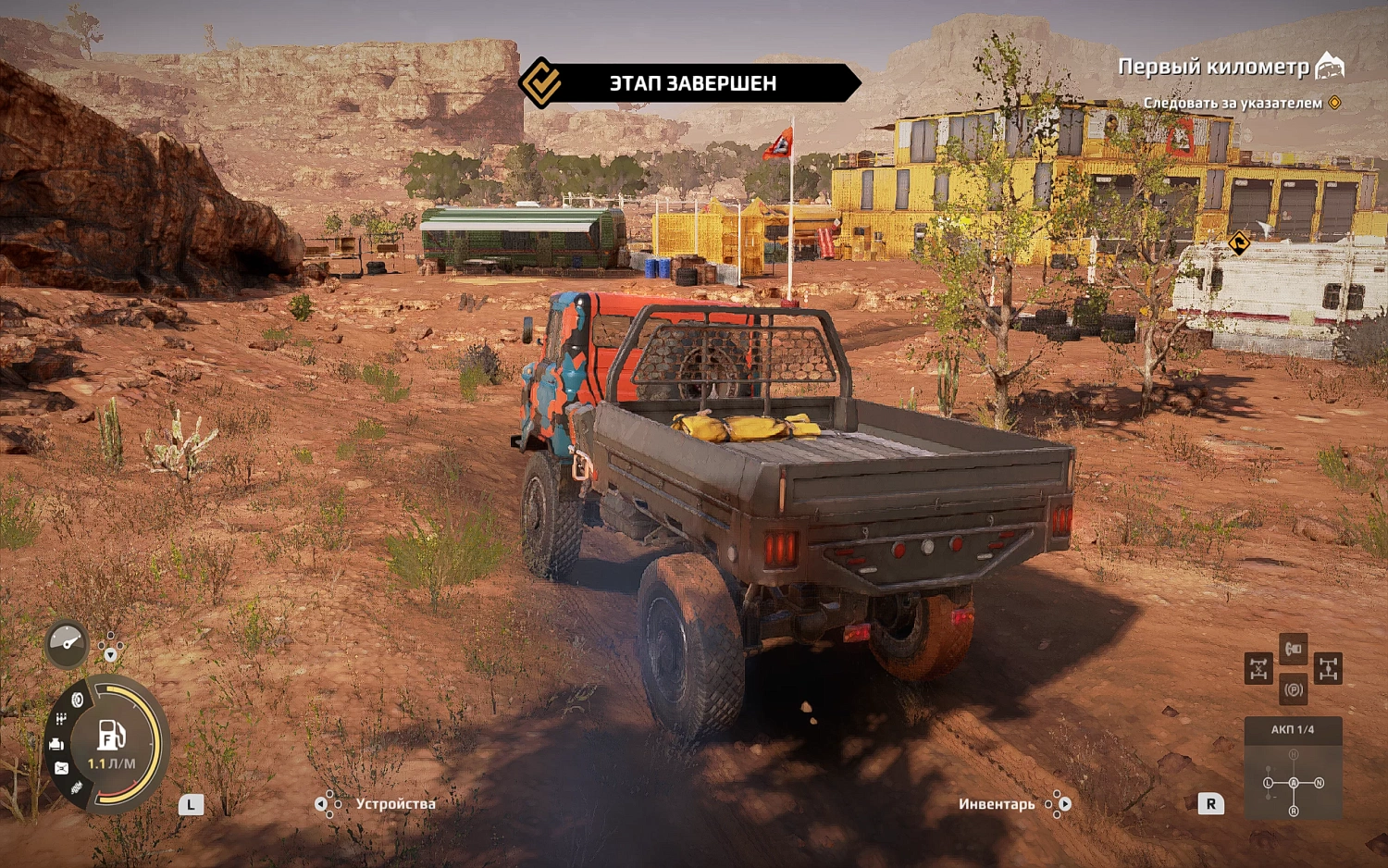1388x868 pixels.
Task: Select reverse gear R on the gearbox
Action: [1294, 811]
